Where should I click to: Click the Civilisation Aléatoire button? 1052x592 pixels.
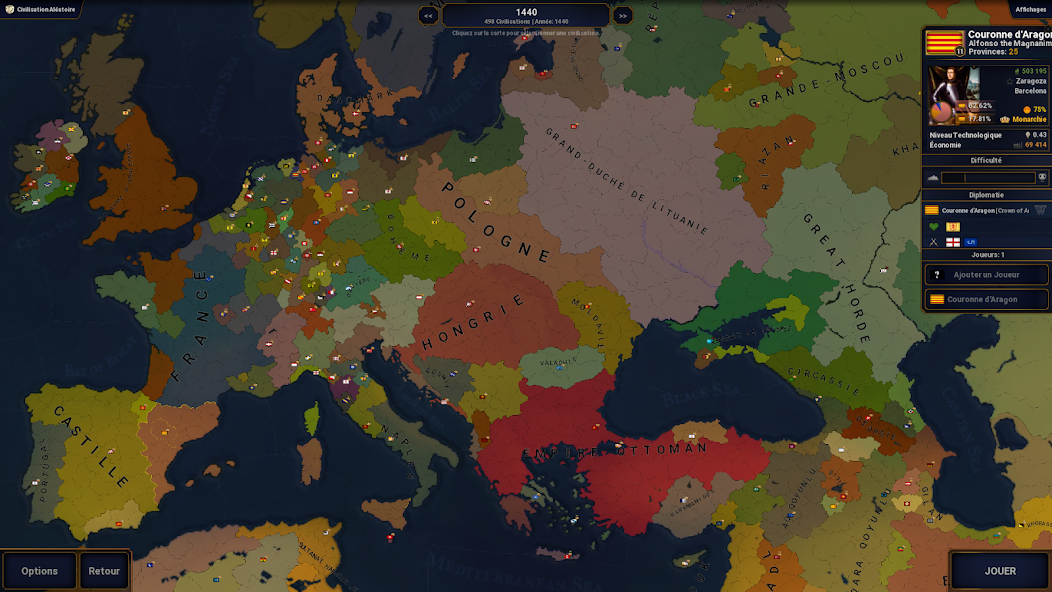coord(40,9)
